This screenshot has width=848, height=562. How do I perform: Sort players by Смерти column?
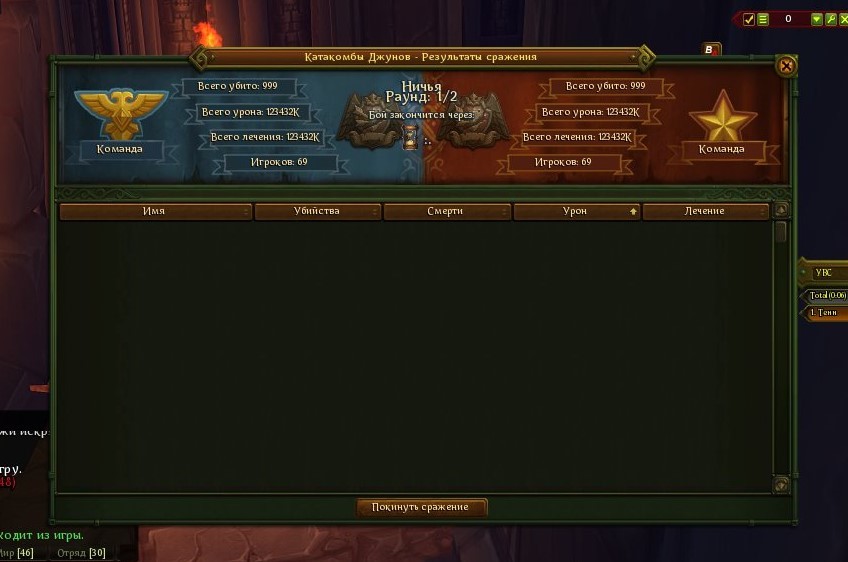446,211
